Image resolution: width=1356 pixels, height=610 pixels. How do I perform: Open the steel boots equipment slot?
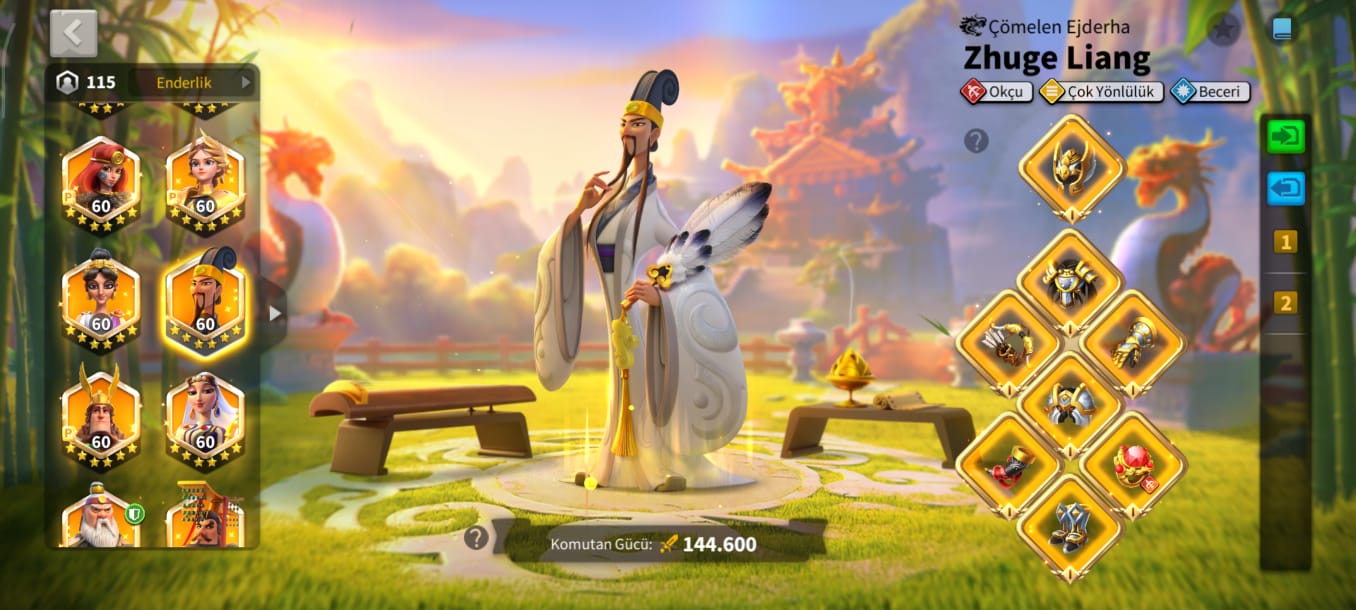pyautogui.click(x=1070, y=526)
